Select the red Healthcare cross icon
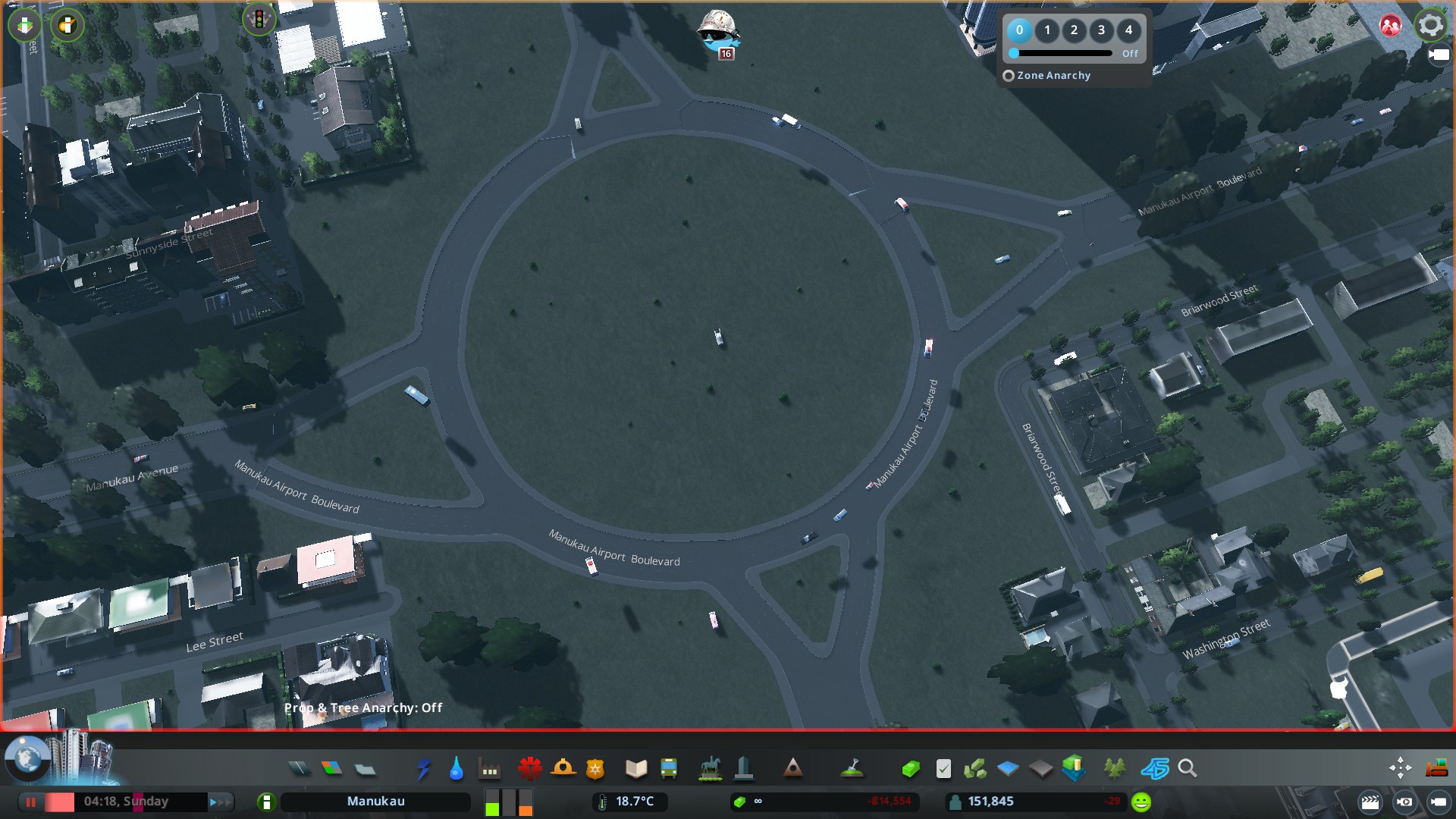The width and height of the screenshot is (1456, 819). [x=529, y=769]
